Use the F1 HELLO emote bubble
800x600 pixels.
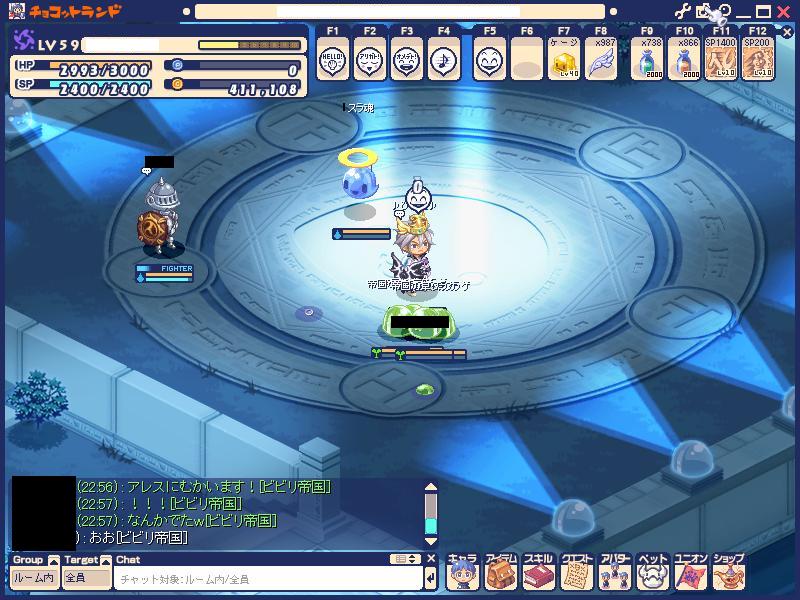tap(332, 62)
